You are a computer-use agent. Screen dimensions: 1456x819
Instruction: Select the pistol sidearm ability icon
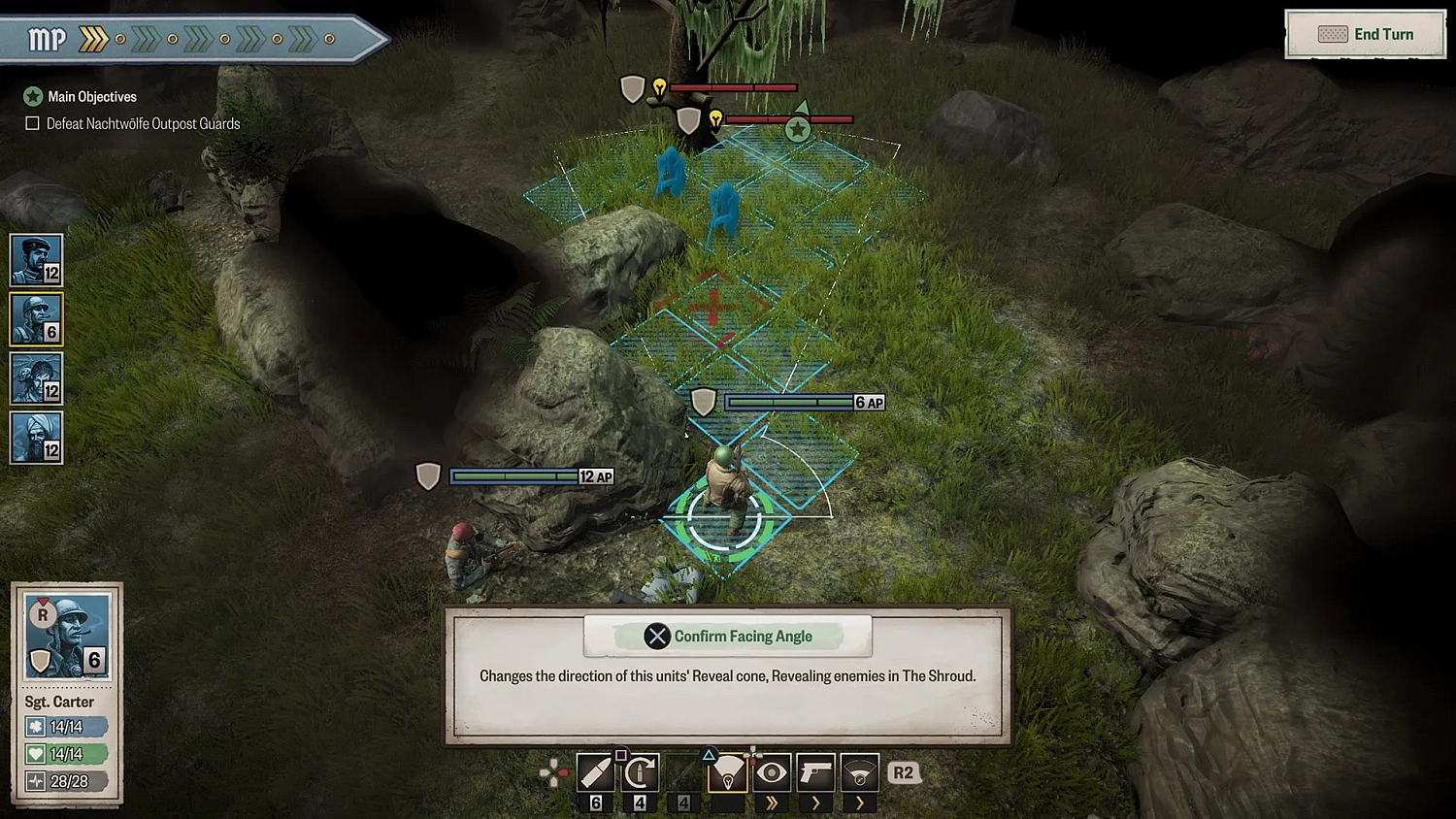pyautogui.click(x=816, y=771)
